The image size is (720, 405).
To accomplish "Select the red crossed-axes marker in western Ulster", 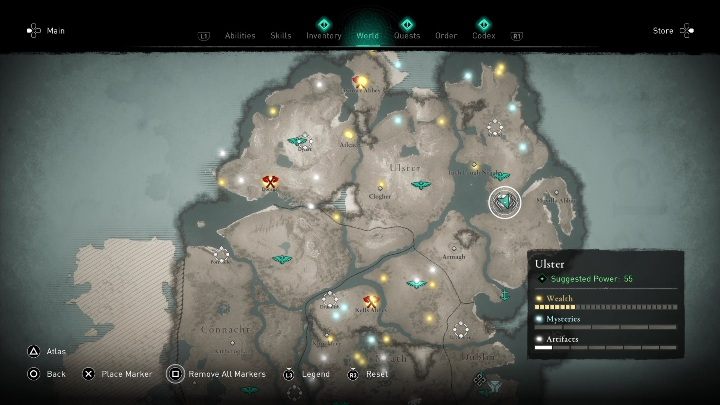I will (269, 182).
